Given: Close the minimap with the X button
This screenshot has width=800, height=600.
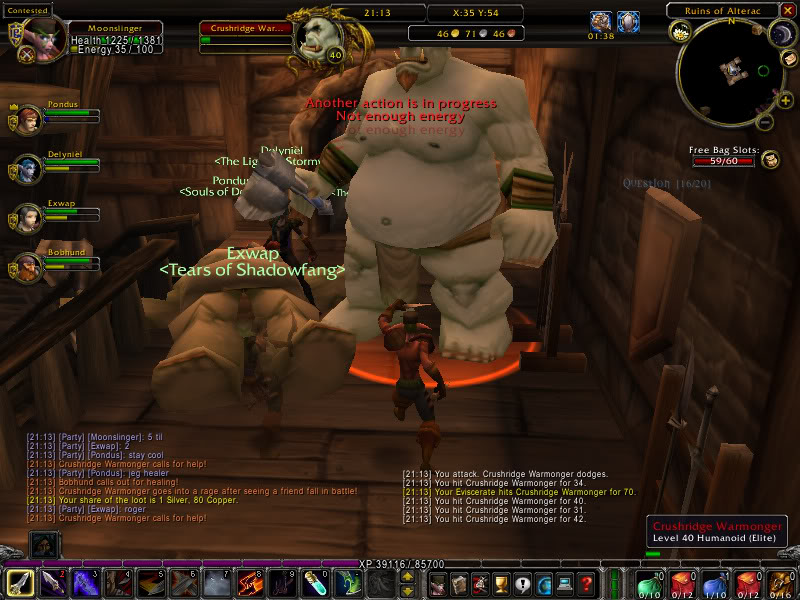Looking at the screenshot, I should (788, 10).
